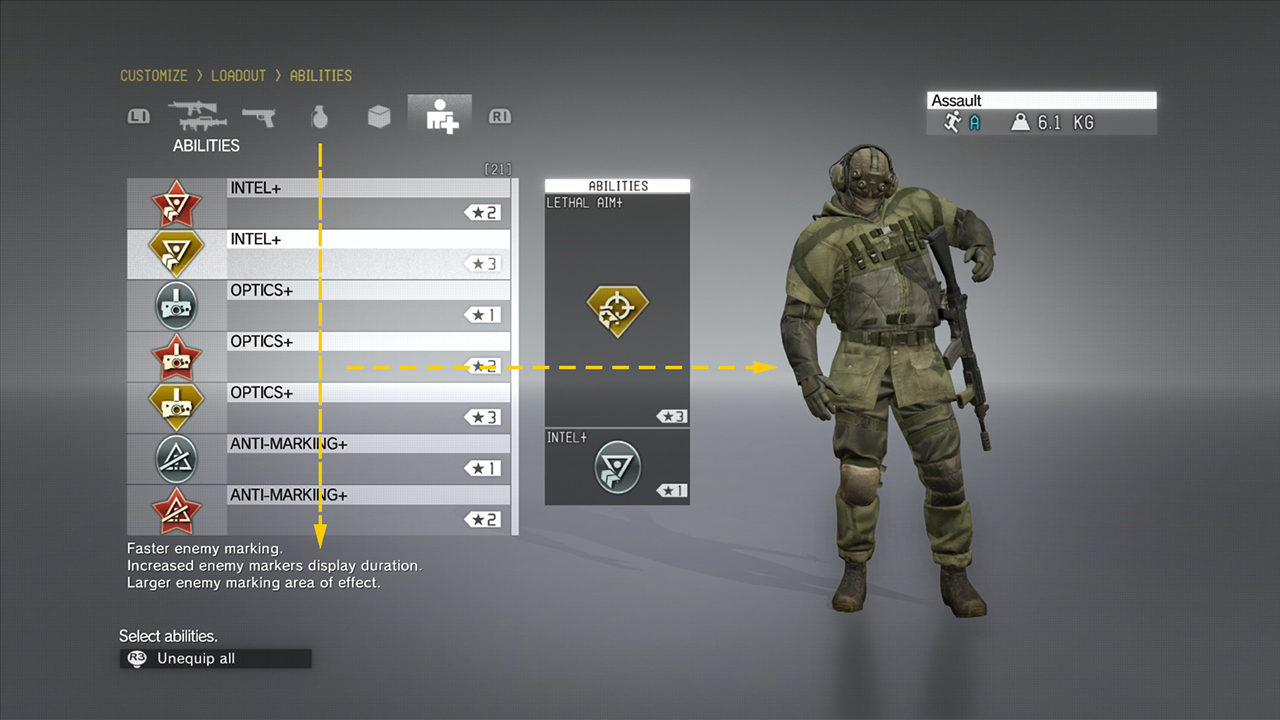Open the pistol secondary weapon tab
This screenshot has width=1280, height=720.
258,117
